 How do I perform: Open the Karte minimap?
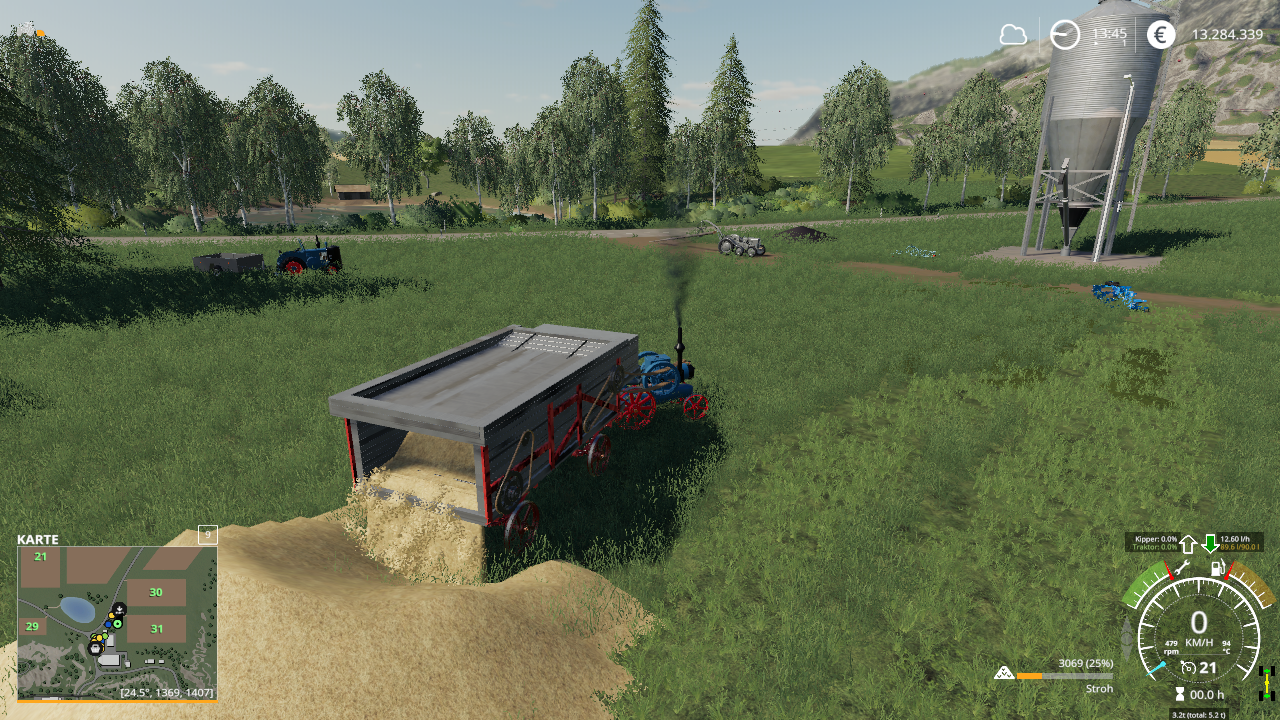tap(117, 621)
